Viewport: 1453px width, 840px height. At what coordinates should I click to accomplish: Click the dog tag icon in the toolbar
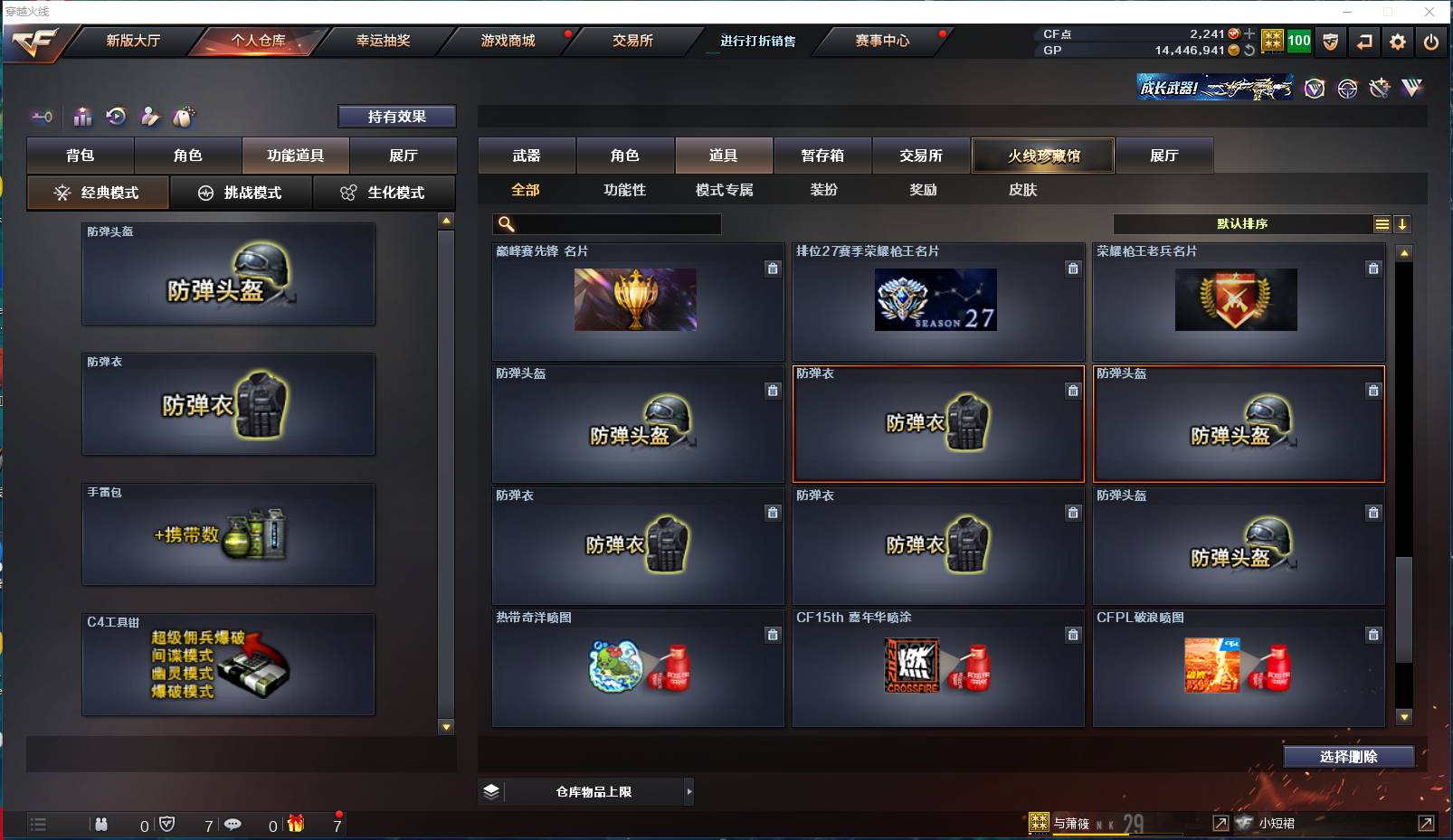coord(182,116)
